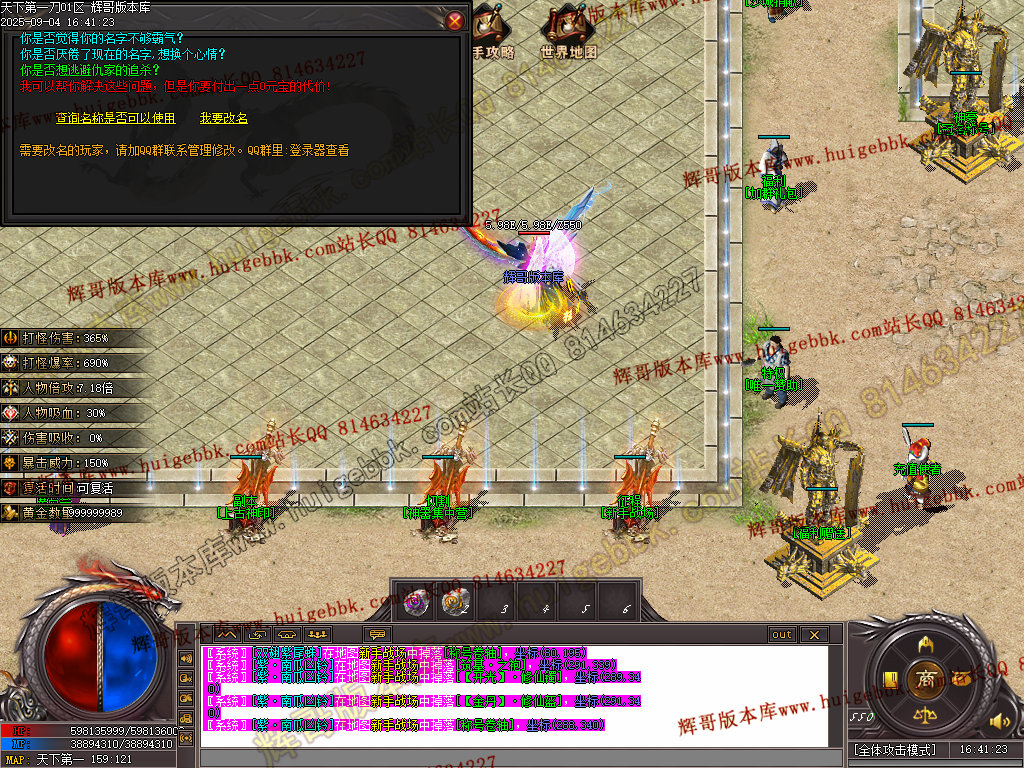Open the 商 shop center button
Screen dimensions: 1024x768
coord(925,679)
